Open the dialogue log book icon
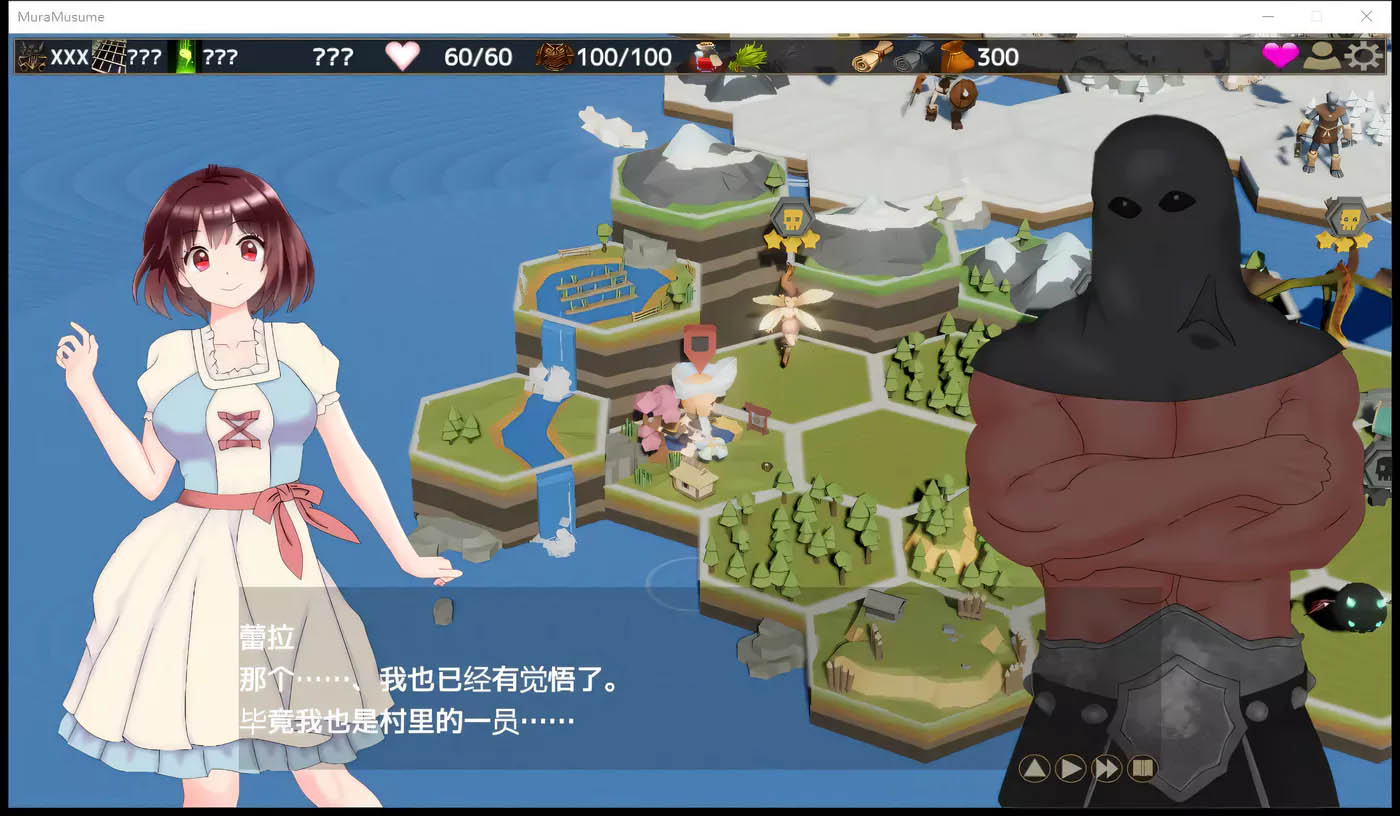 (x=1141, y=768)
